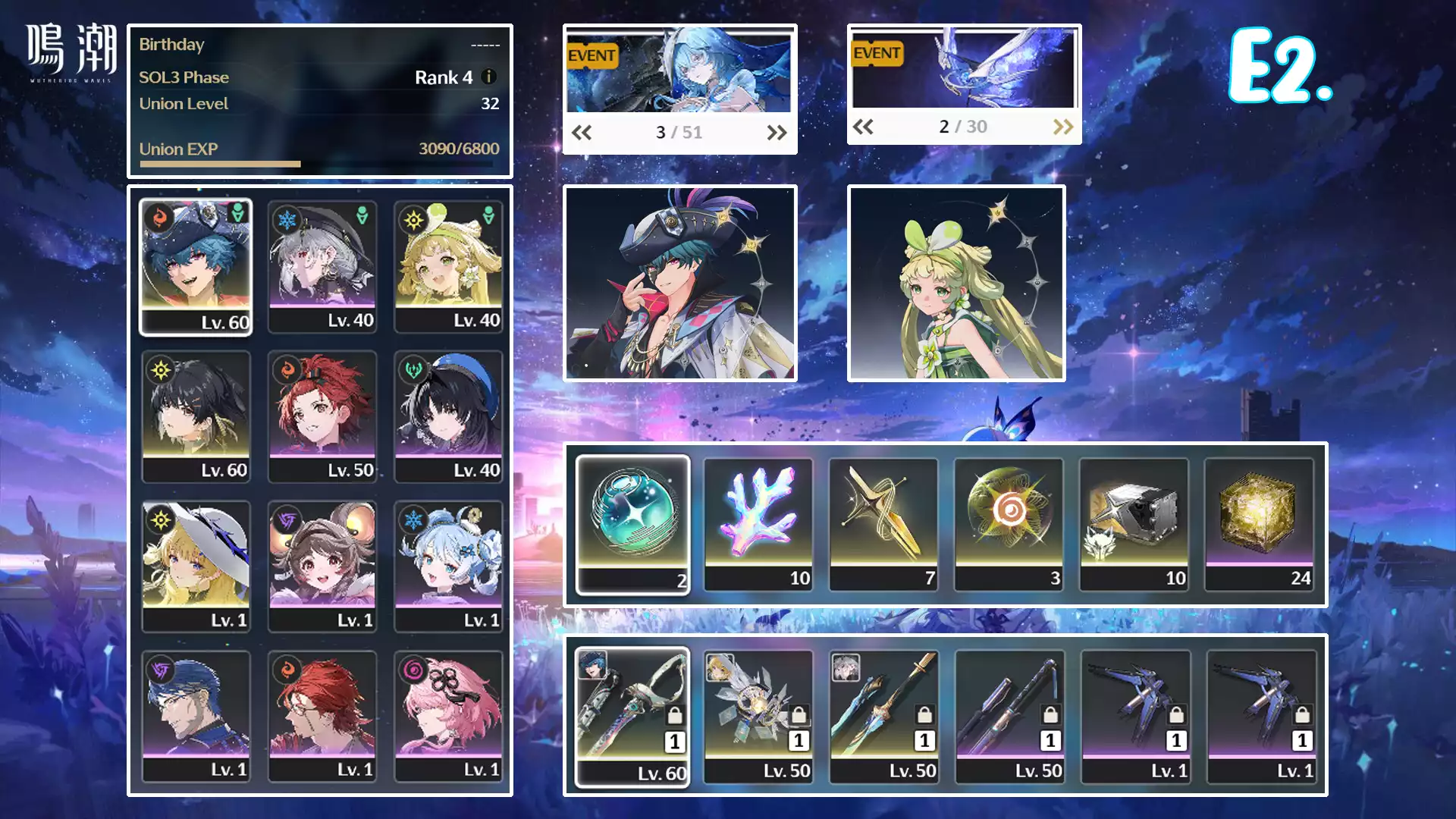Image resolution: width=1456 pixels, height=819 pixels.
Task: Pick the black-haired Lv. 60 character portrait
Action: tap(196, 416)
